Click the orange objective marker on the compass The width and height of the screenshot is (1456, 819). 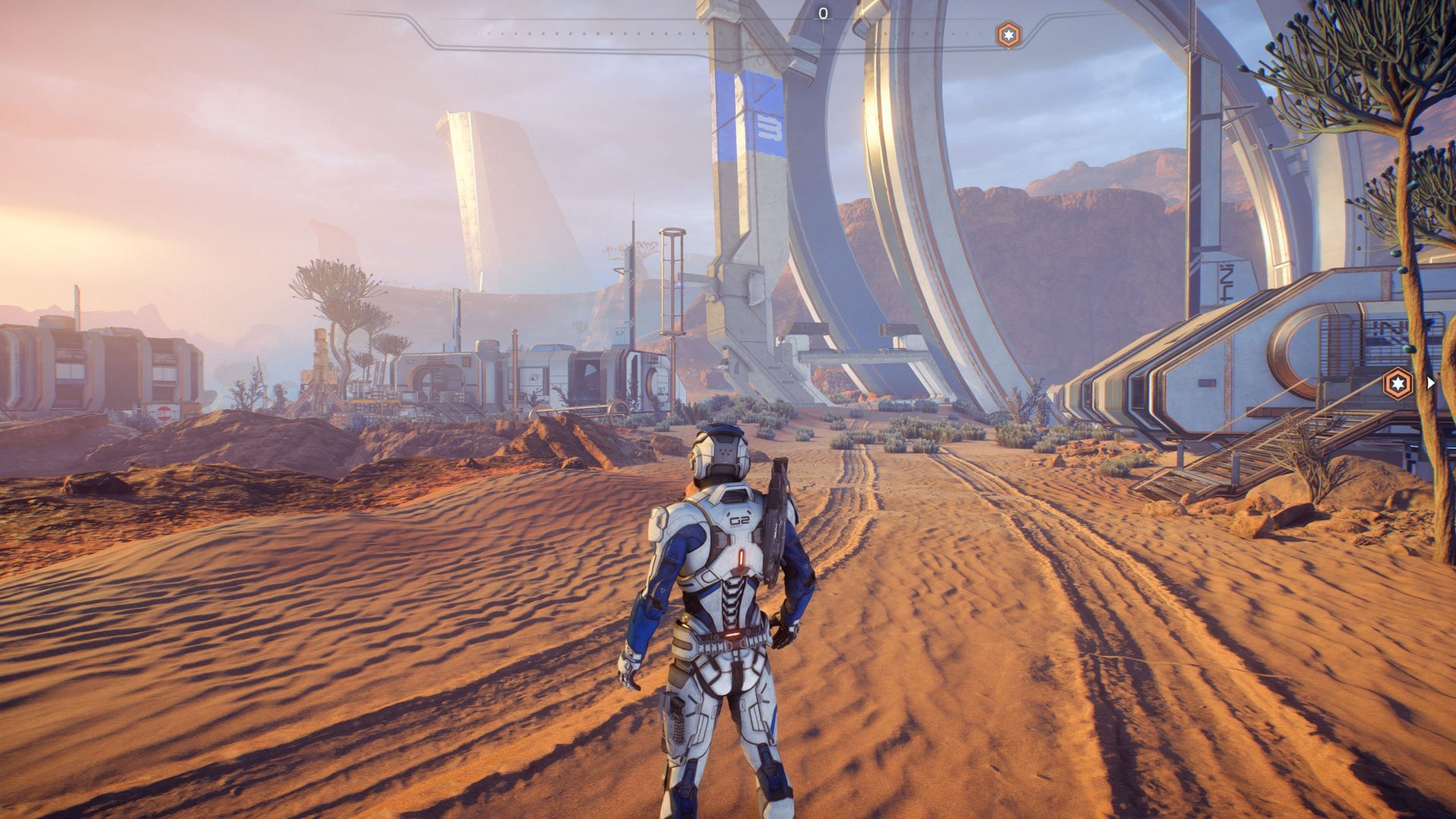click(x=1008, y=35)
